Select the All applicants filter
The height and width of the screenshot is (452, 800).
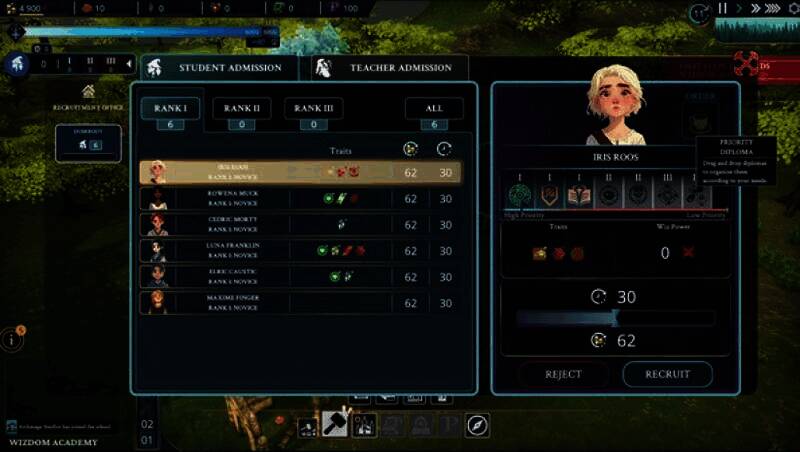[x=434, y=108]
